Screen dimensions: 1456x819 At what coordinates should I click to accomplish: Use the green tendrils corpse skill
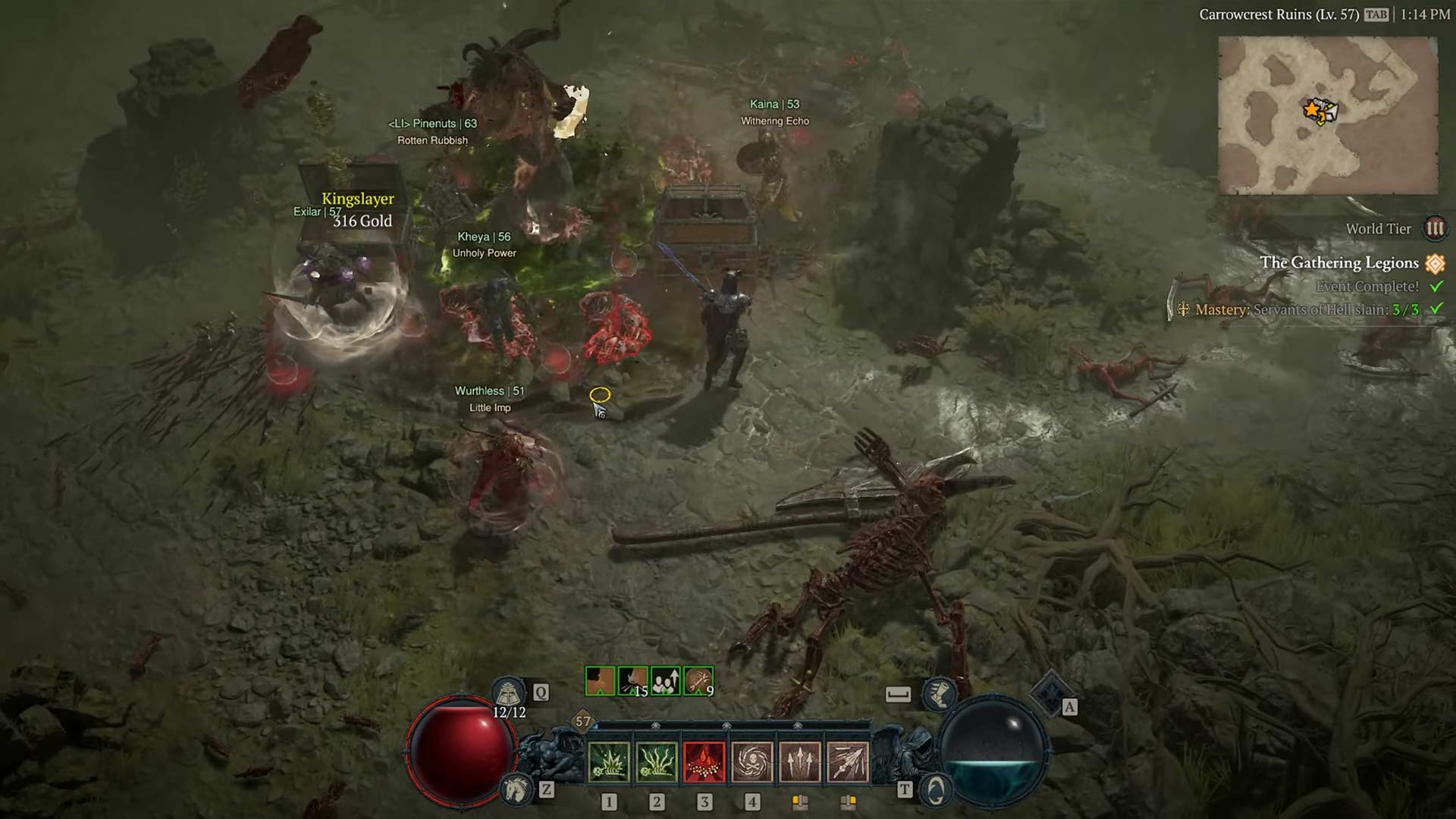point(656,761)
